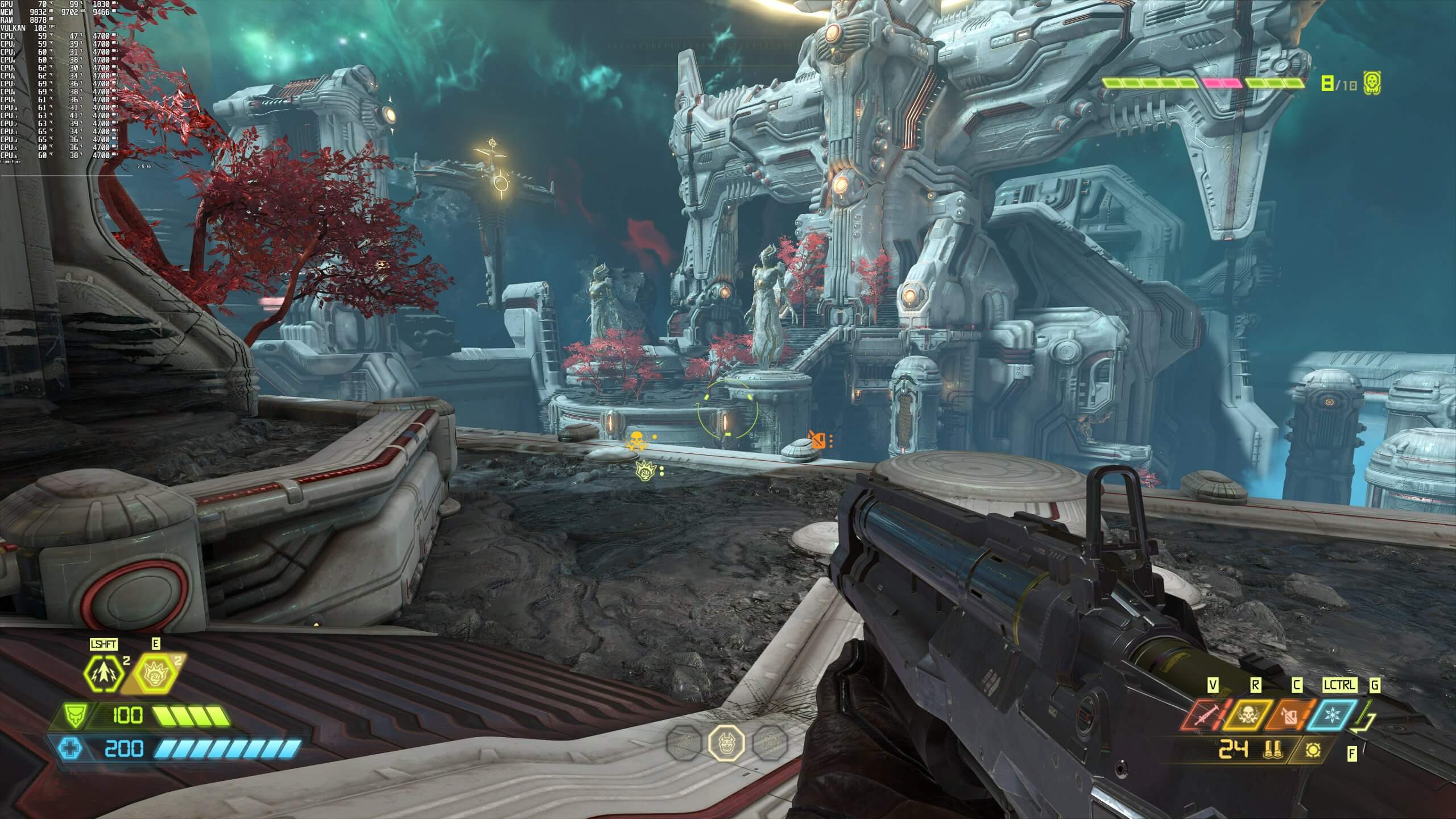This screenshot has height=819, width=1456.
Task: Toggle the orange equipment slot under C
Action: coord(1289,715)
